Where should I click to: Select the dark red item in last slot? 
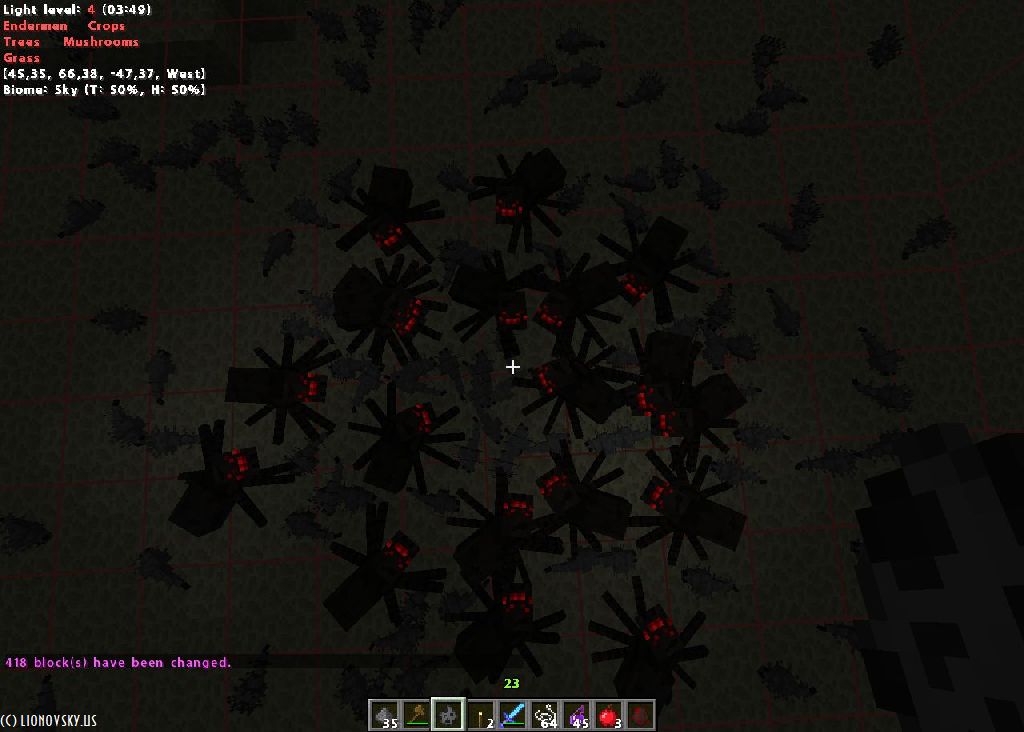click(x=640, y=715)
